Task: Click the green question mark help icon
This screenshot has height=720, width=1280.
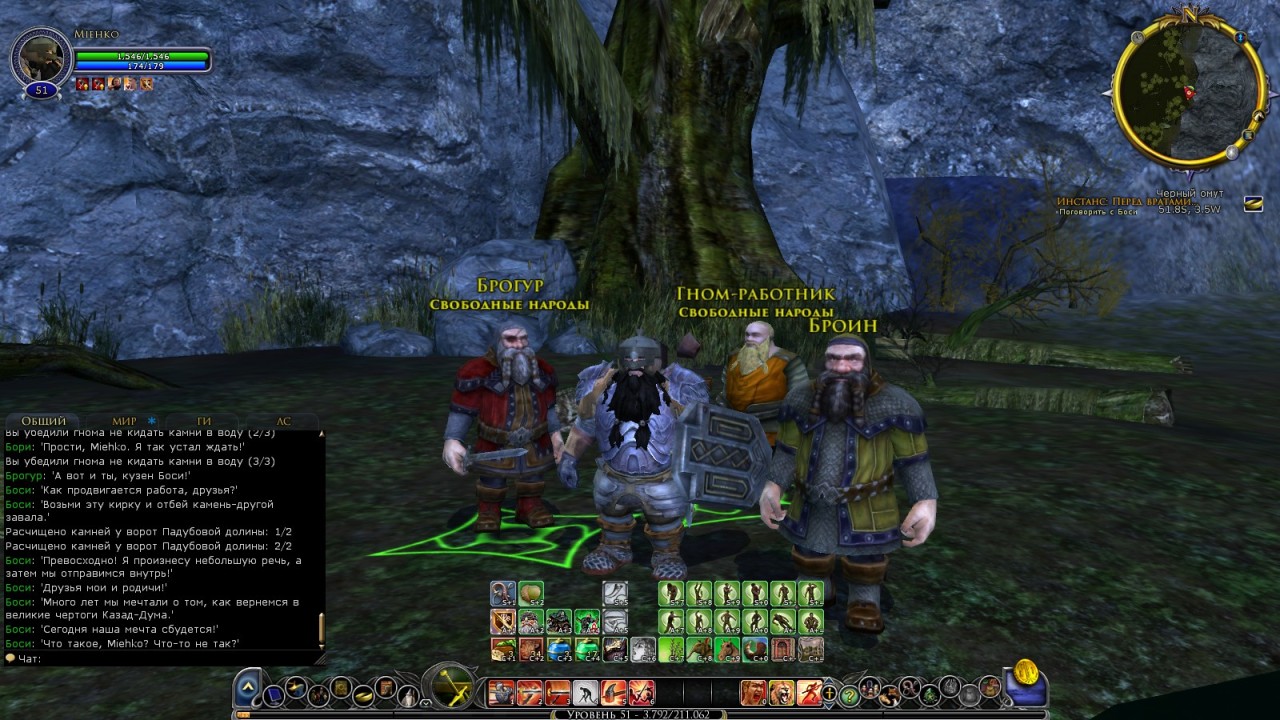Action: tap(849, 694)
